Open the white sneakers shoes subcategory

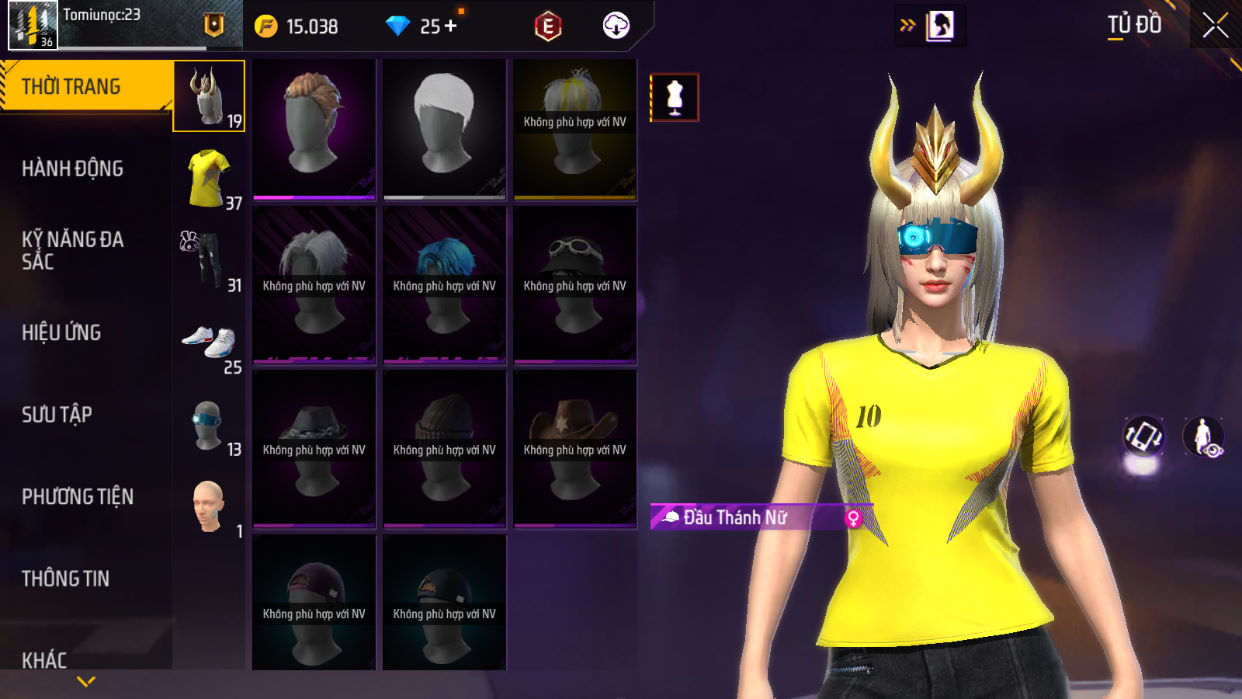click(209, 342)
